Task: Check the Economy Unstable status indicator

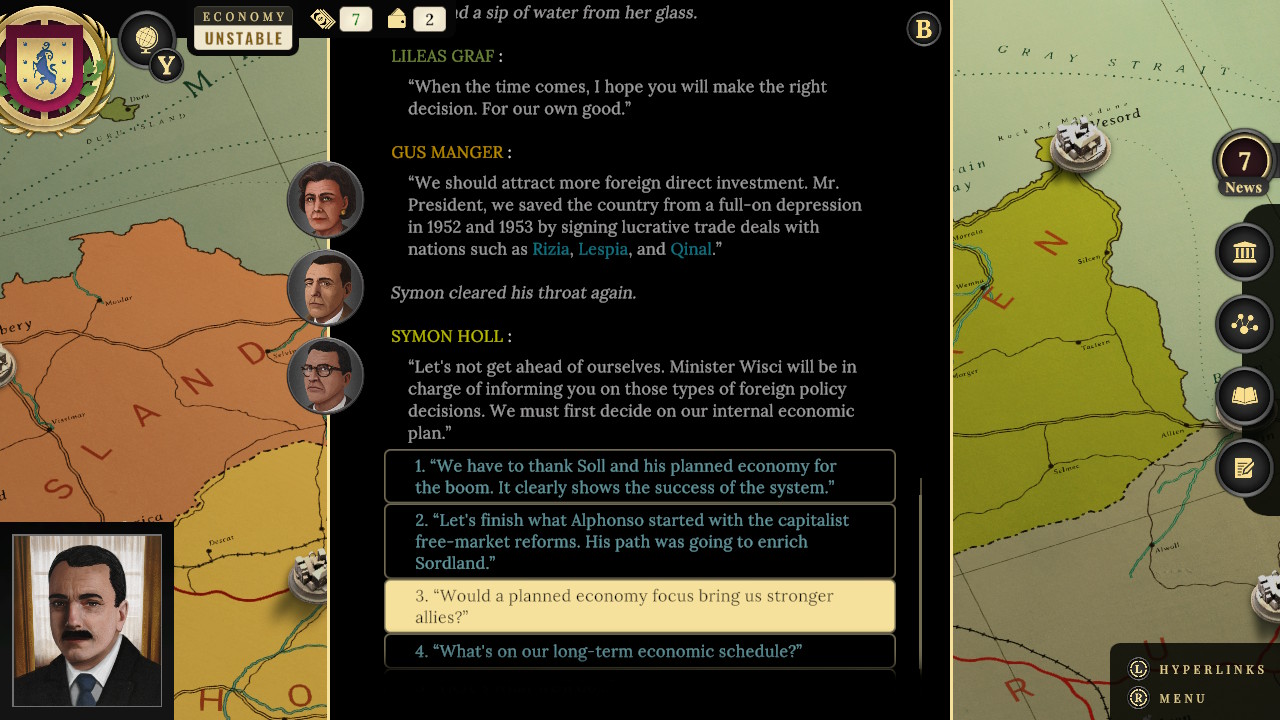Action: 243,27
